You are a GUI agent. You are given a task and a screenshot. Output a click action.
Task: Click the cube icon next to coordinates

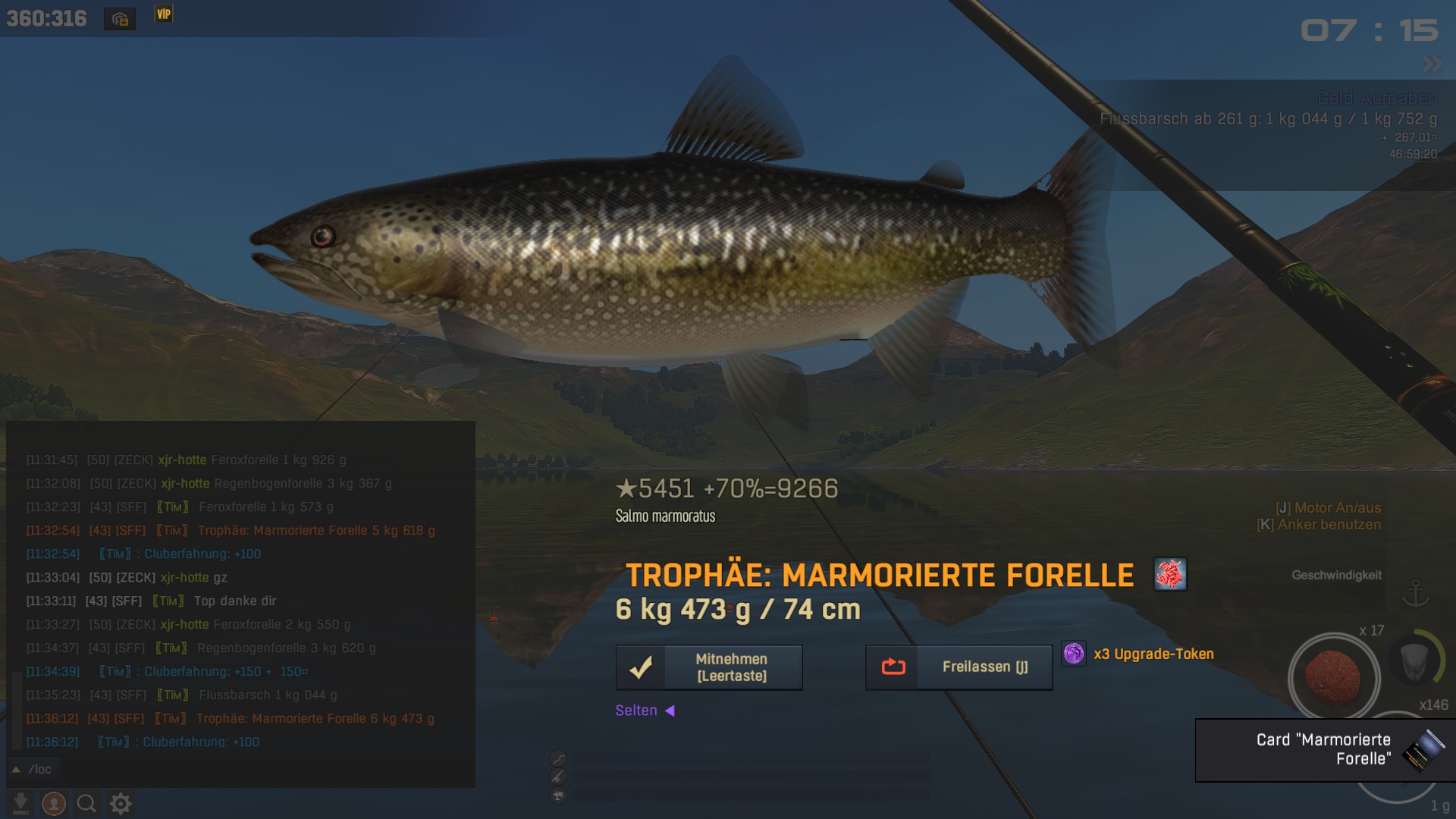[120, 19]
